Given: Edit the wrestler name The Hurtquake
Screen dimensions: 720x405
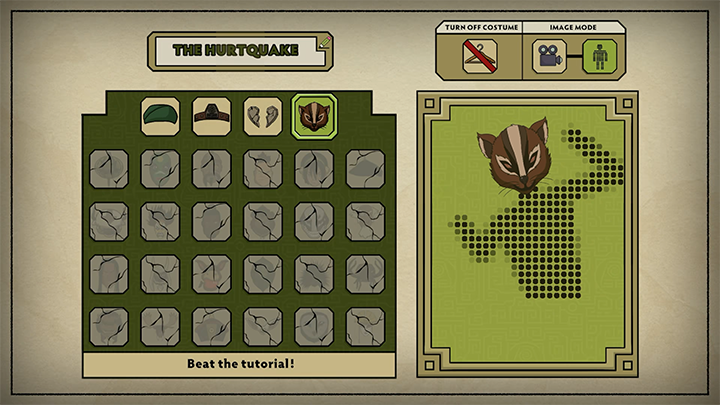Looking at the screenshot, I should tap(240, 50).
